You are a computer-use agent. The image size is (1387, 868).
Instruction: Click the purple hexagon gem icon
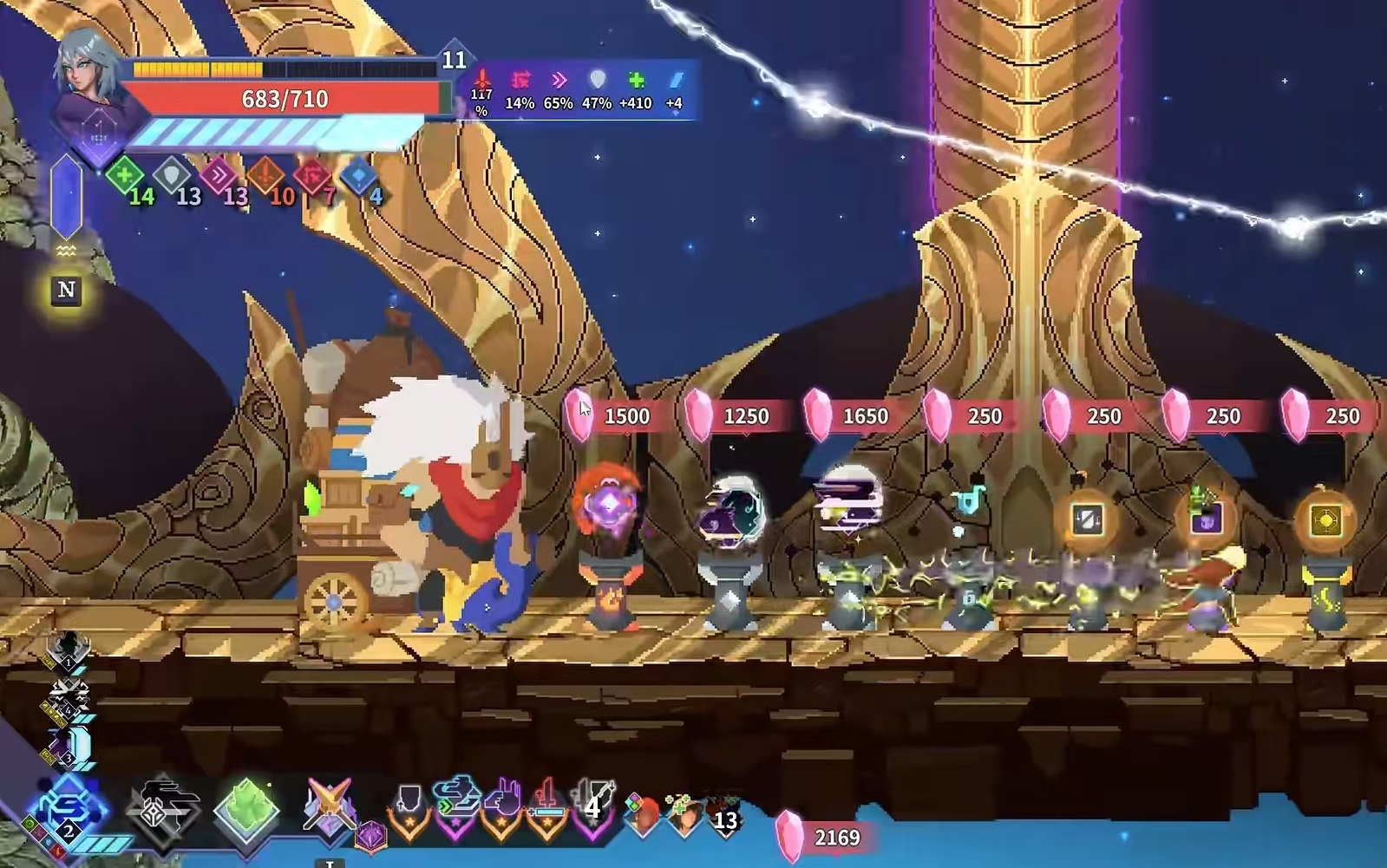coord(371,837)
